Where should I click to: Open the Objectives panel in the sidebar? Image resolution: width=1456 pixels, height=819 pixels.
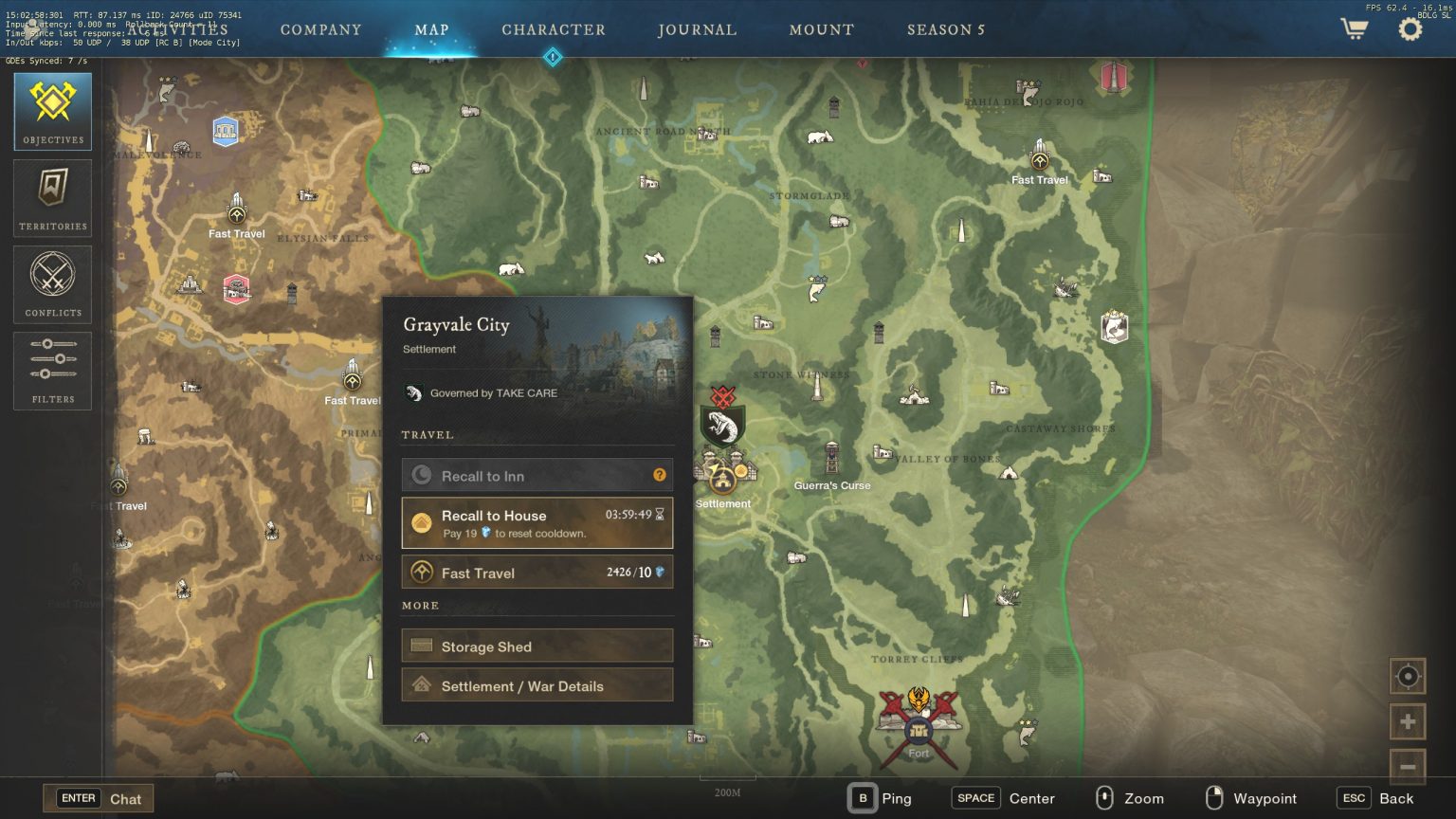52,109
